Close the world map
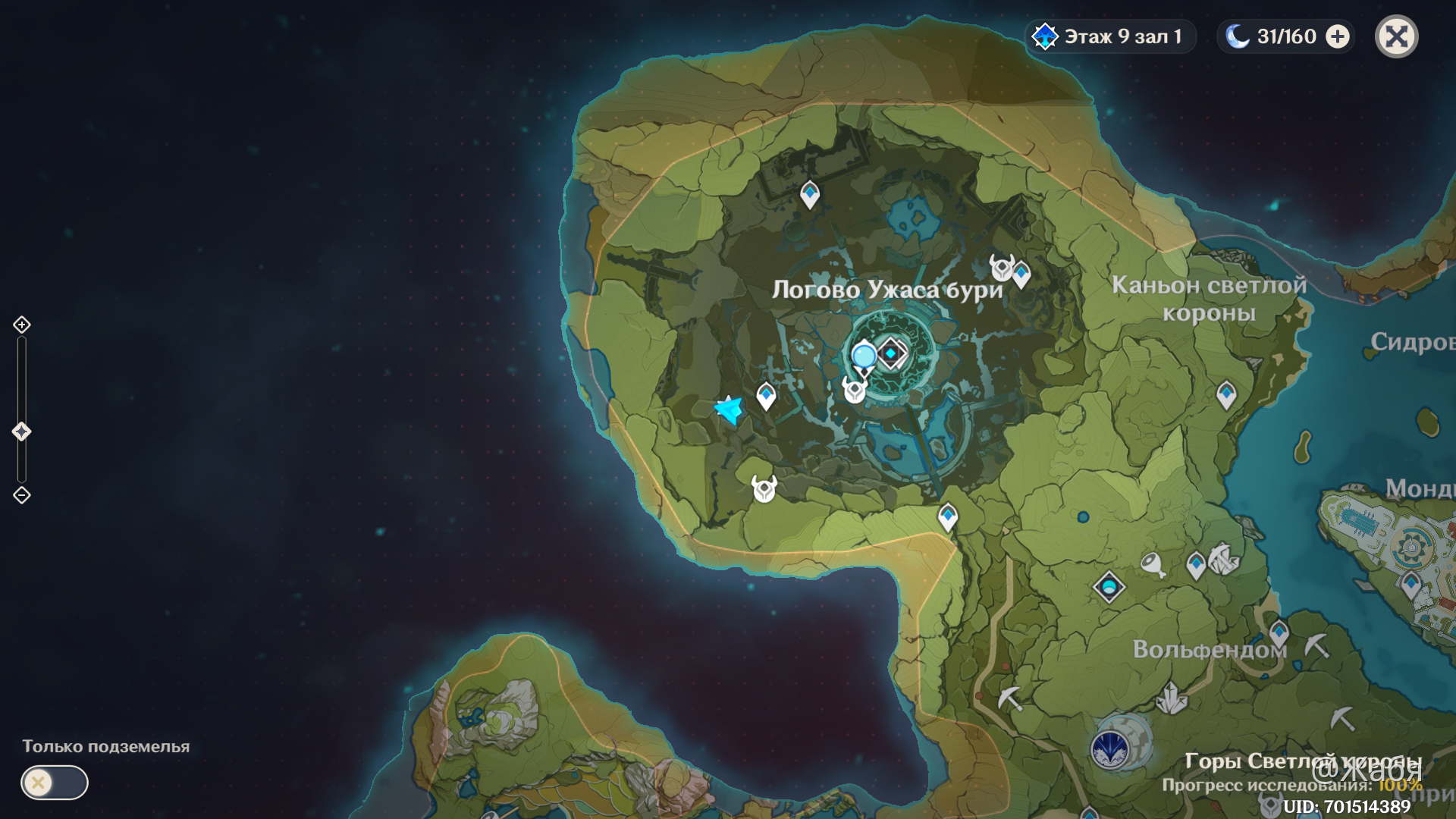The width and height of the screenshot is (1456, 819). click(x=1396, y=36)
